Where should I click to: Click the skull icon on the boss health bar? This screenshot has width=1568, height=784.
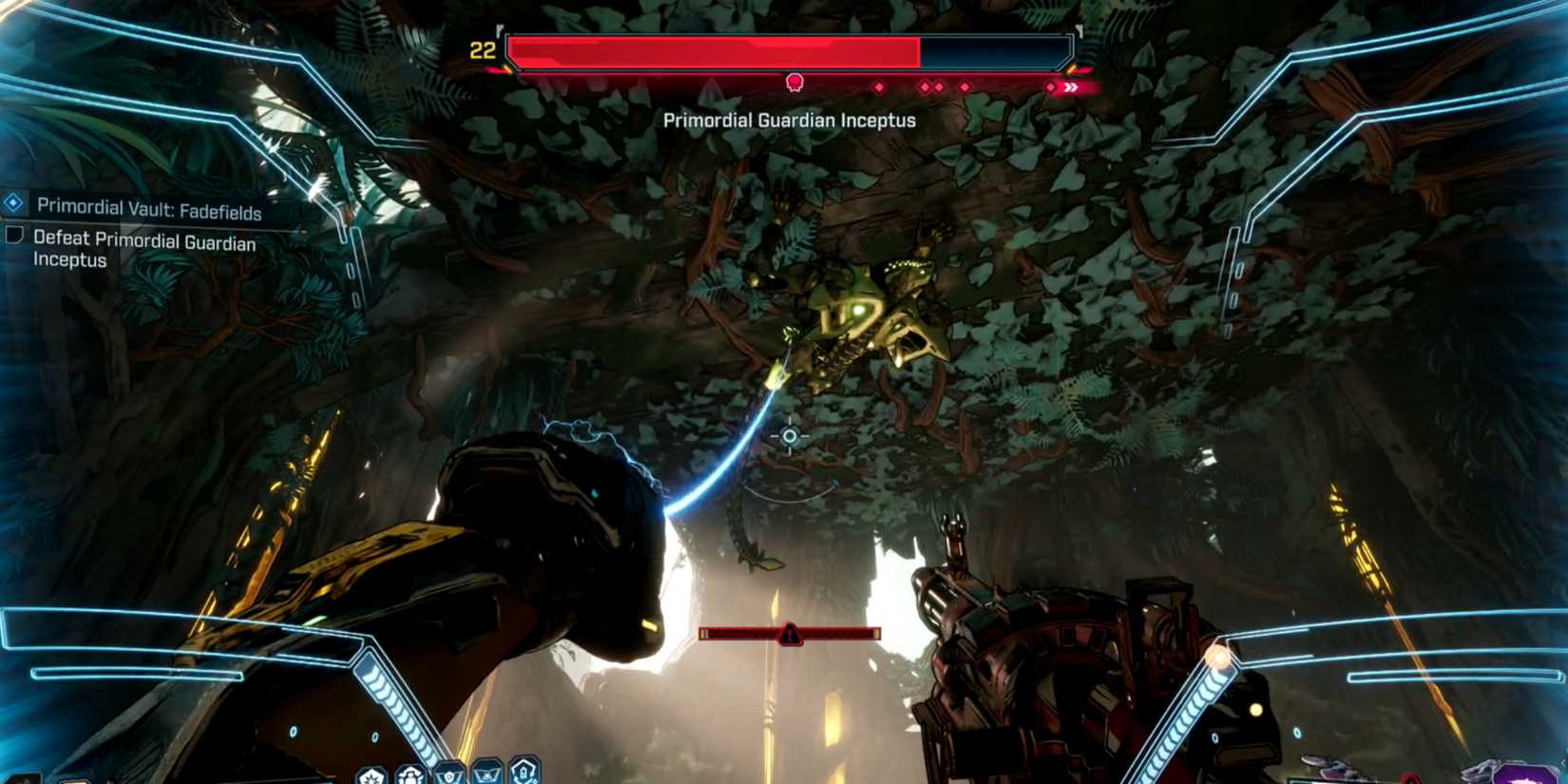[x=794, y=81]
